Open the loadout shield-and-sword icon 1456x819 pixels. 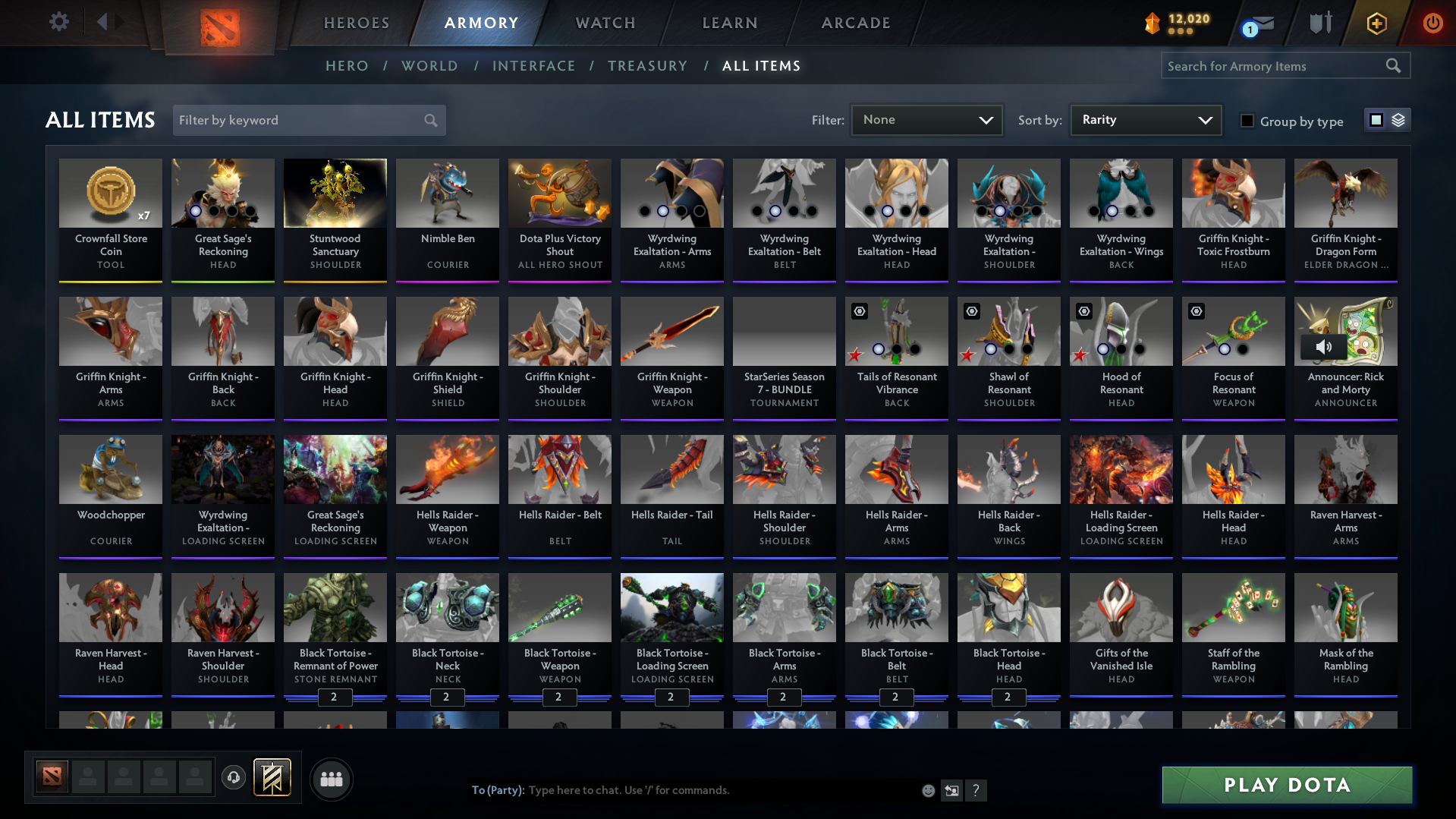[1320, 23]
